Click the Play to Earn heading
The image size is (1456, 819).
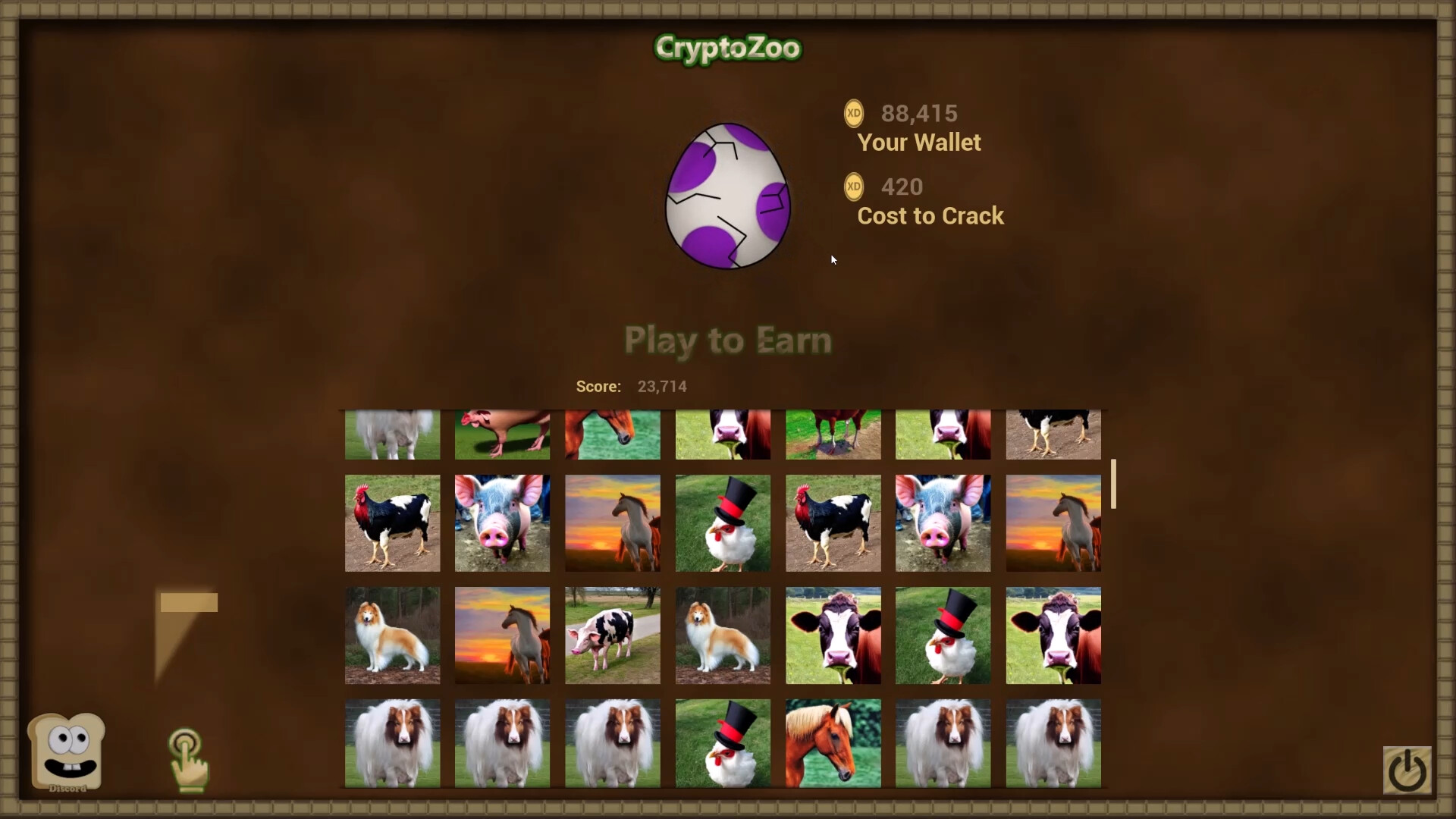(x=726, y=340)
